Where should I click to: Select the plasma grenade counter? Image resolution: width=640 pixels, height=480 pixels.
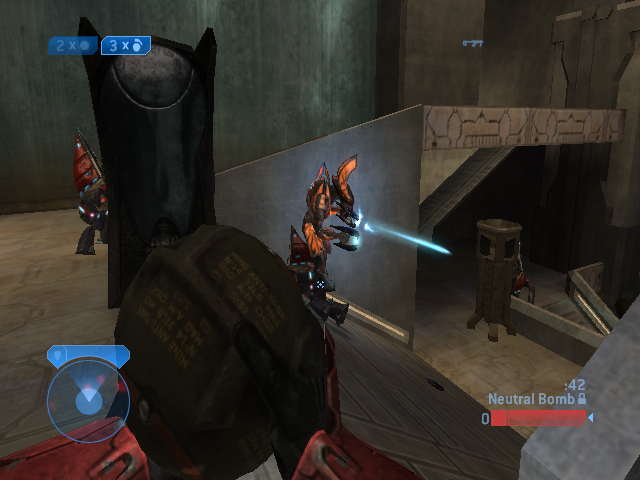click(x=72, y=45)
